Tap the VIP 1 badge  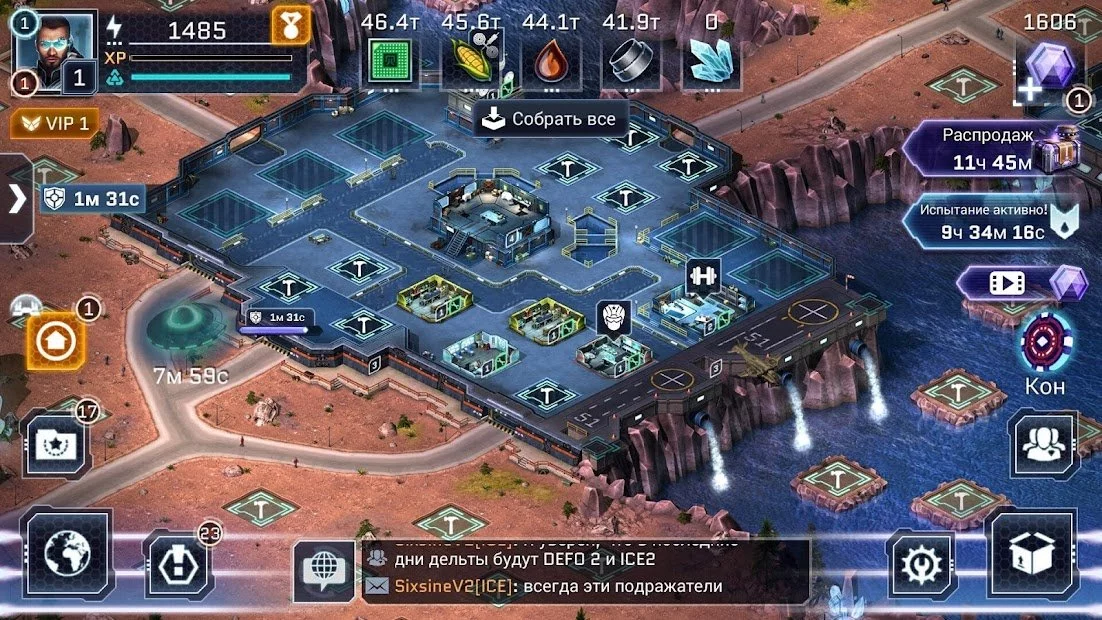click(x=56, y=124)
